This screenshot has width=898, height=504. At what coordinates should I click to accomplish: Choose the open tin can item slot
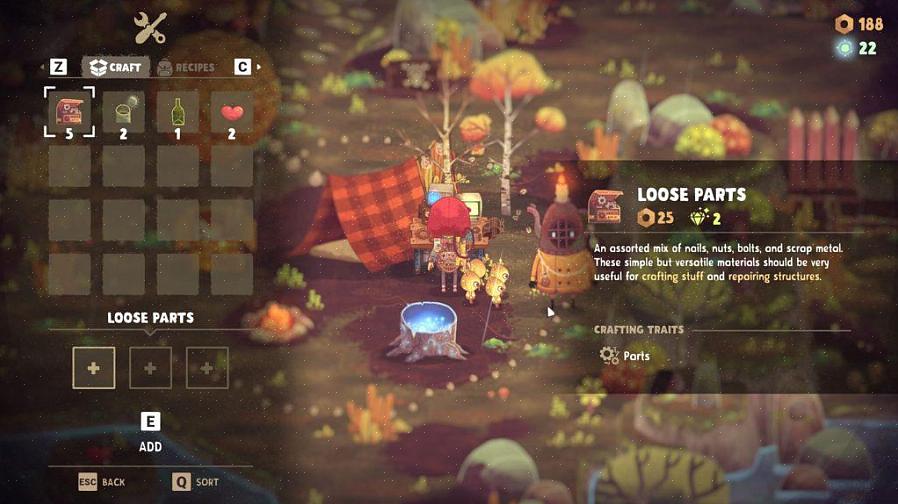tap(124, 111)
